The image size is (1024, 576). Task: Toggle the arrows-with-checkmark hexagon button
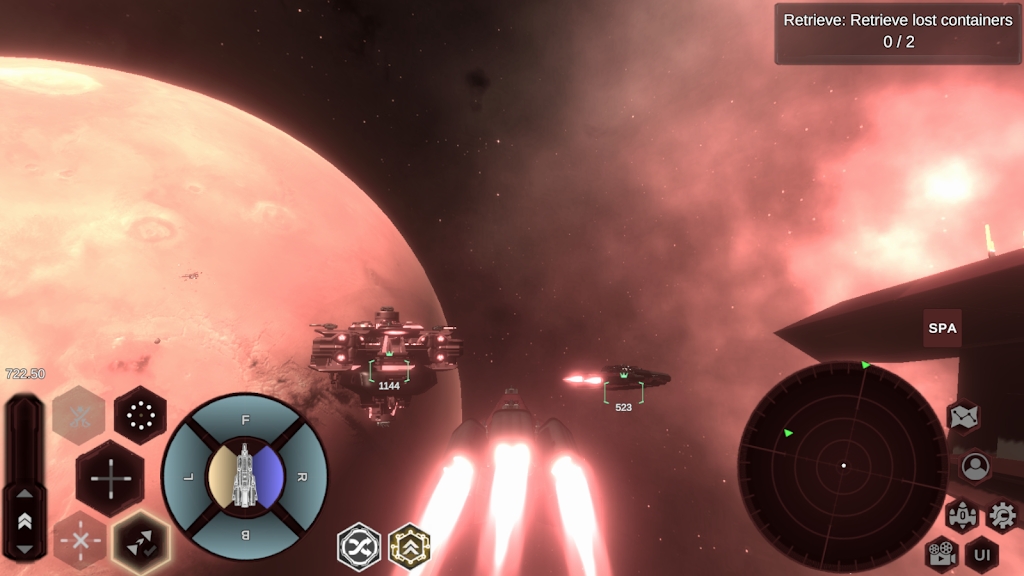140,542
